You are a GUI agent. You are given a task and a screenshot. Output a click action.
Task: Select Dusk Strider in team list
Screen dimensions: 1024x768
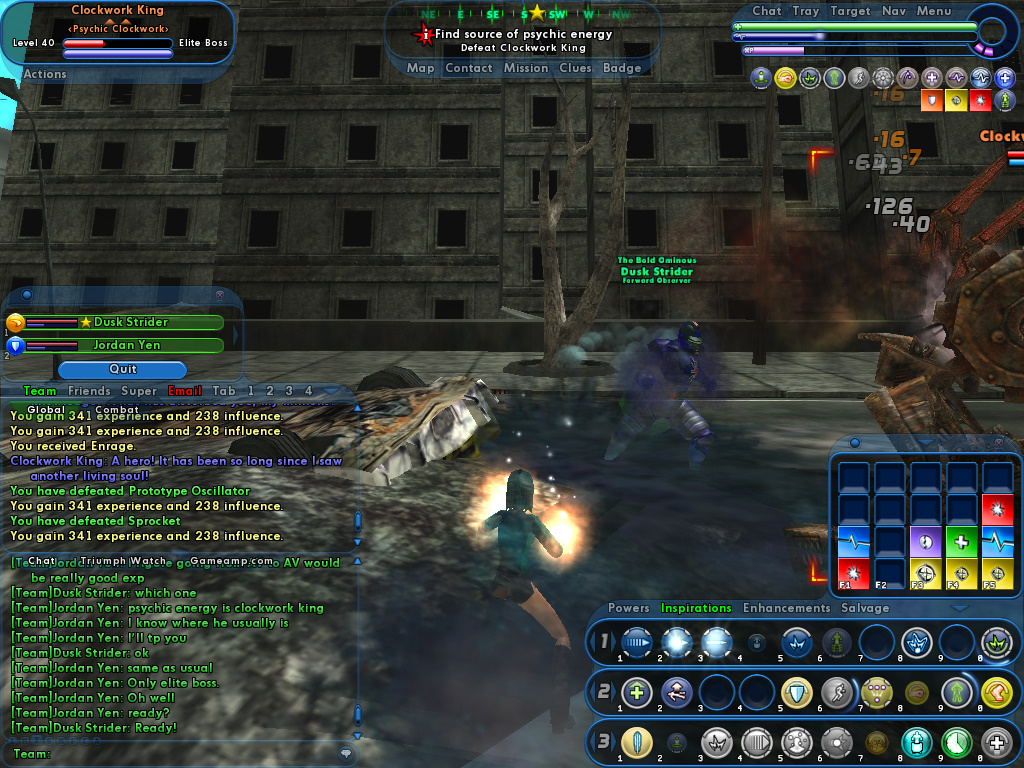click(130, 322)
